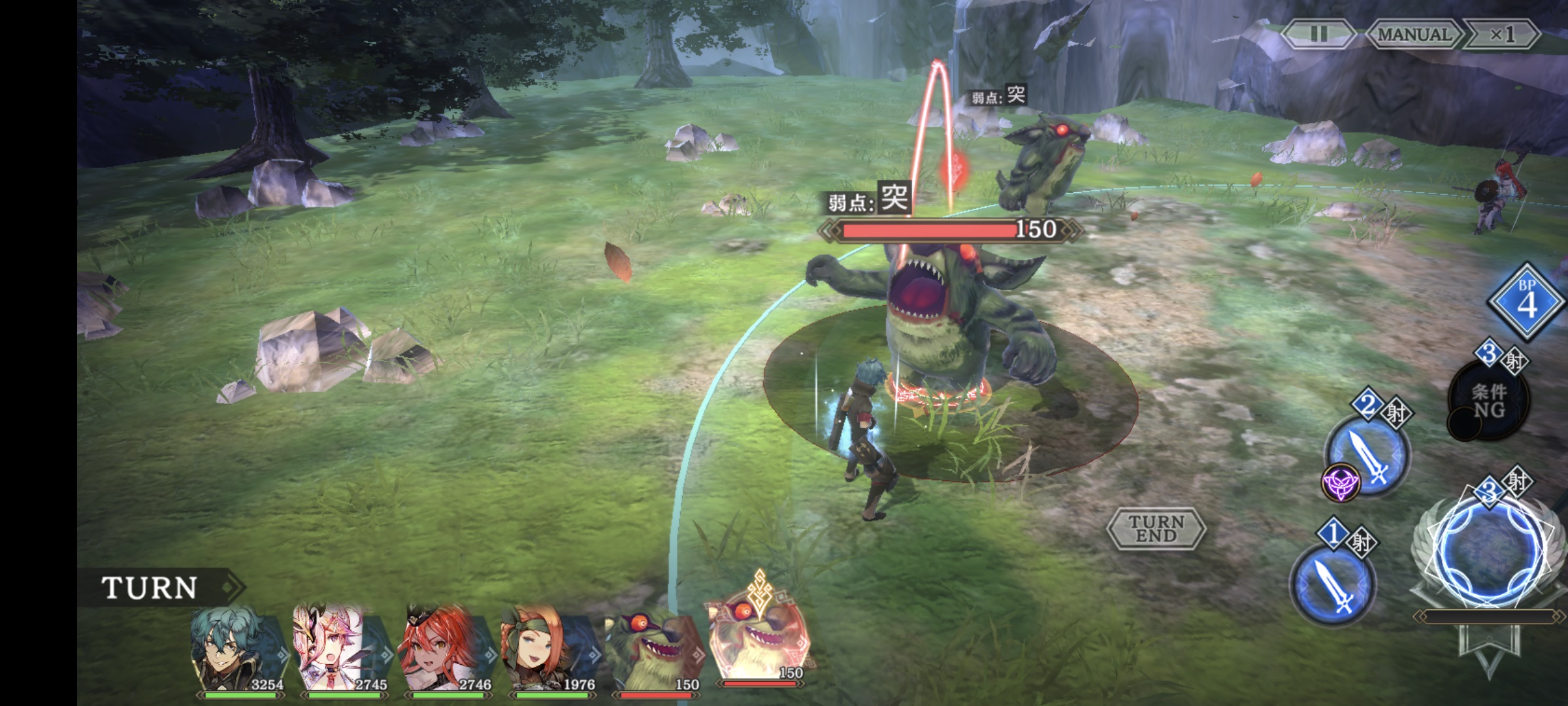Select the green-haired hero turn portrait
The height and width of the screenshot is (706, 1568).
(237, 650)
